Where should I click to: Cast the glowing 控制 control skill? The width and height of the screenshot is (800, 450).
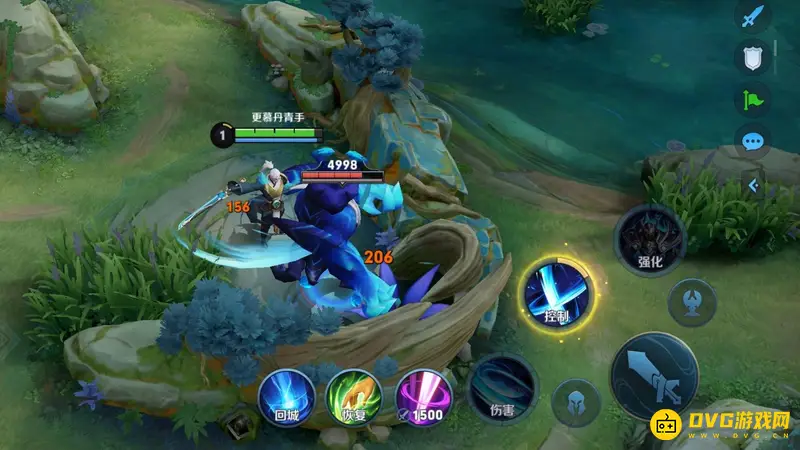click(558, 293)
